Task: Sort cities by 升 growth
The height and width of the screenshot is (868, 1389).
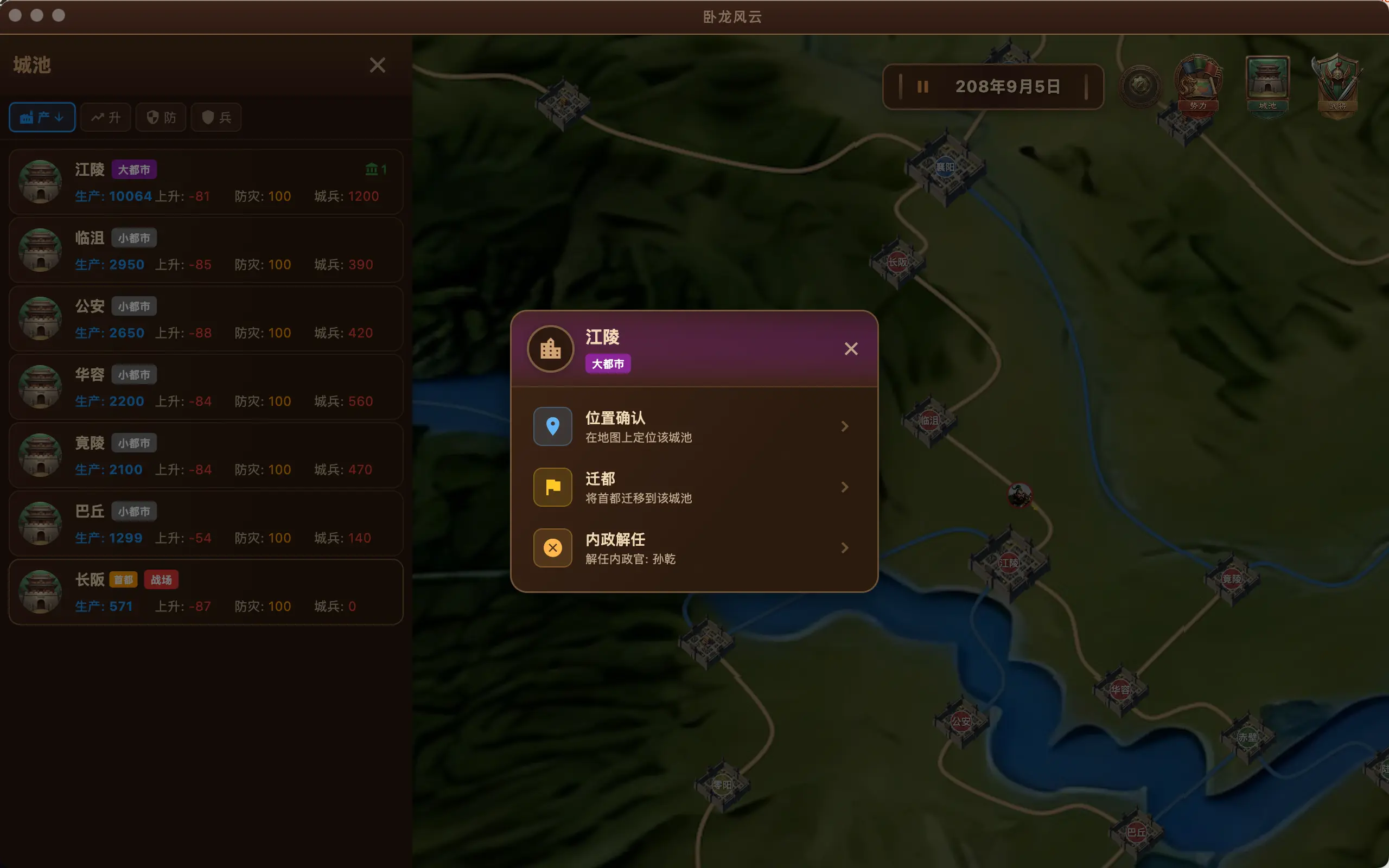Action: point(106,118)
